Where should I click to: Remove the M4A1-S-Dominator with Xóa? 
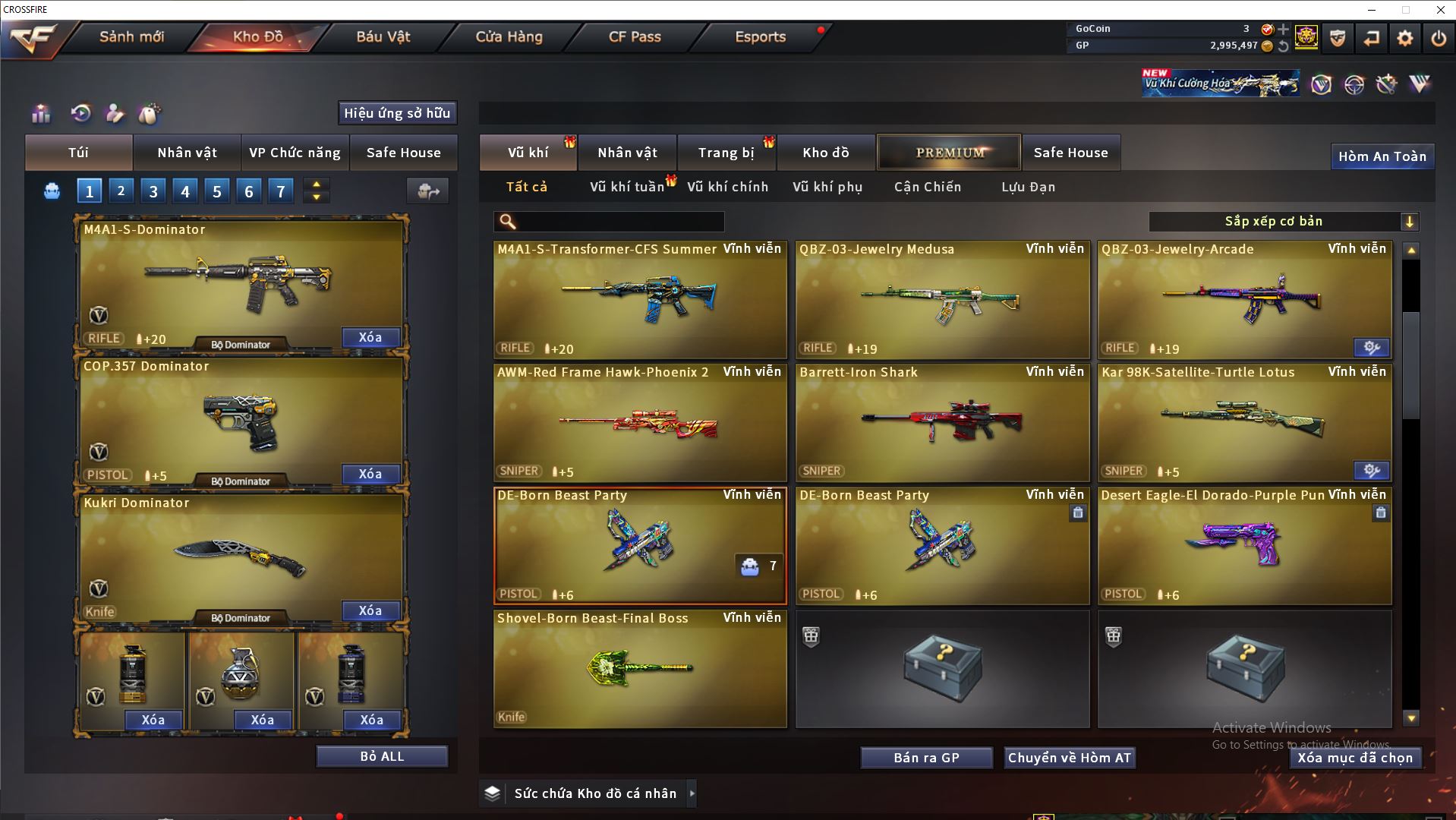(x=370, y=337)
